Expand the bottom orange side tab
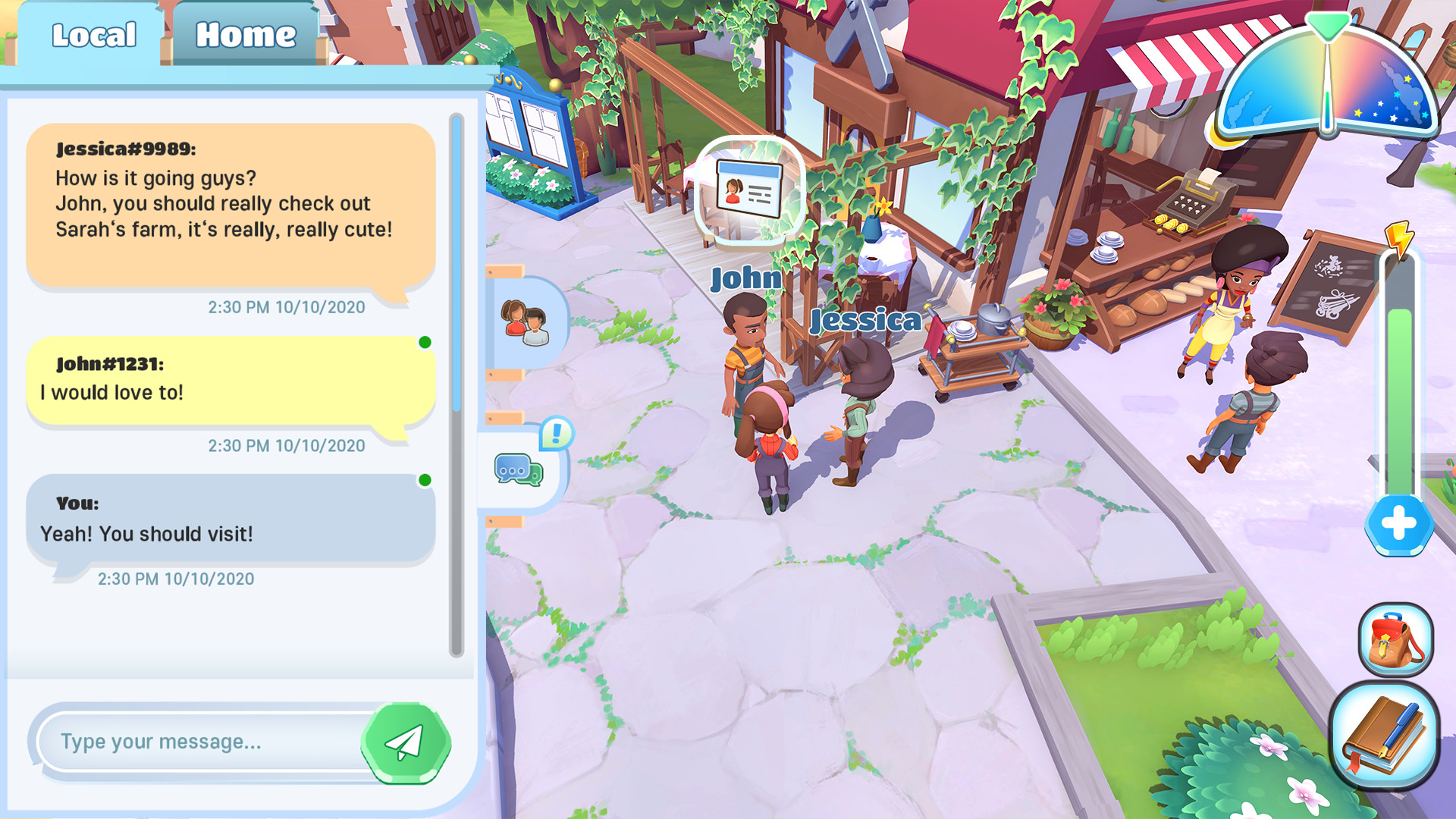This screenshot has height=819, width=1456. click(502, 520)
